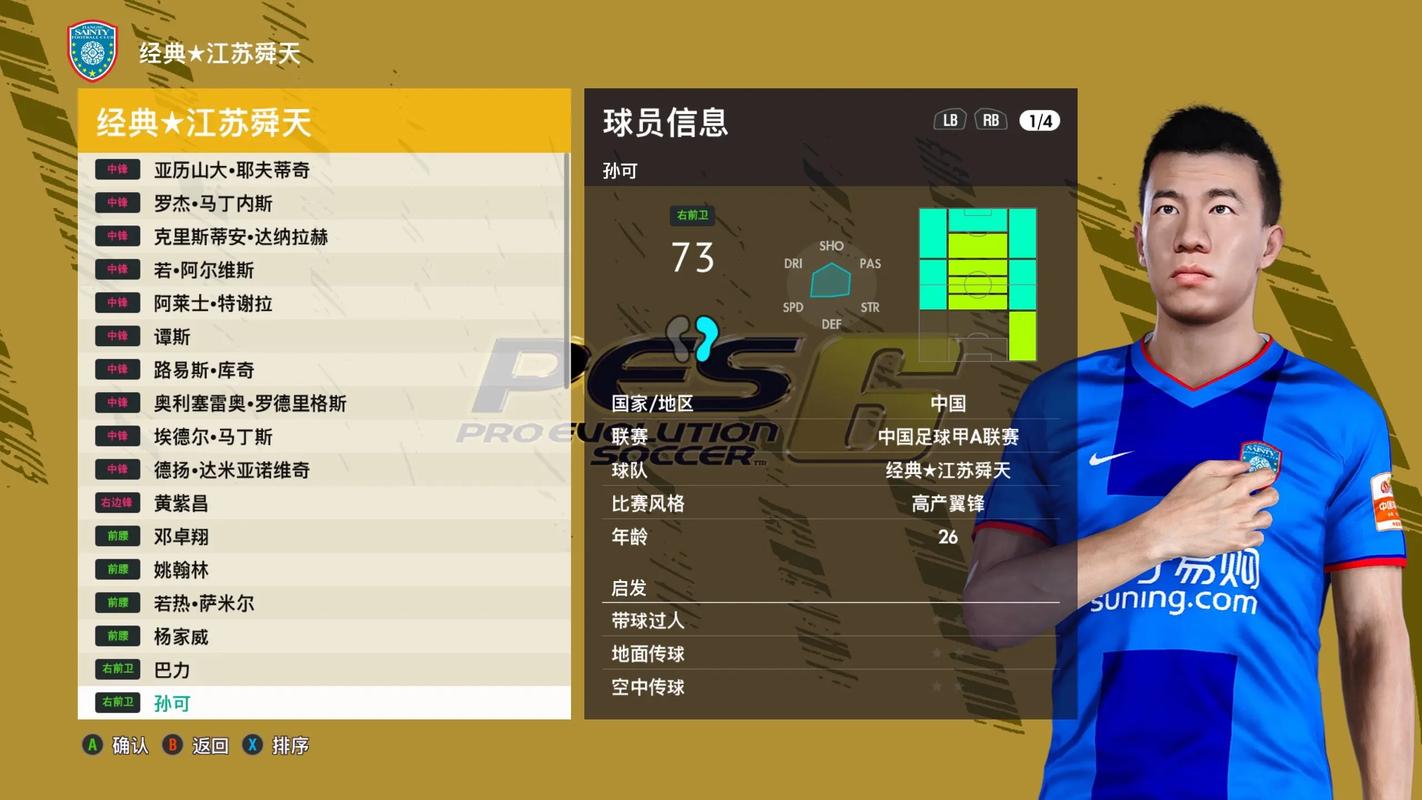This screenshot has height=800, width=1422.
Task: Click the pitch position map
Action: (x=977, y=283)
